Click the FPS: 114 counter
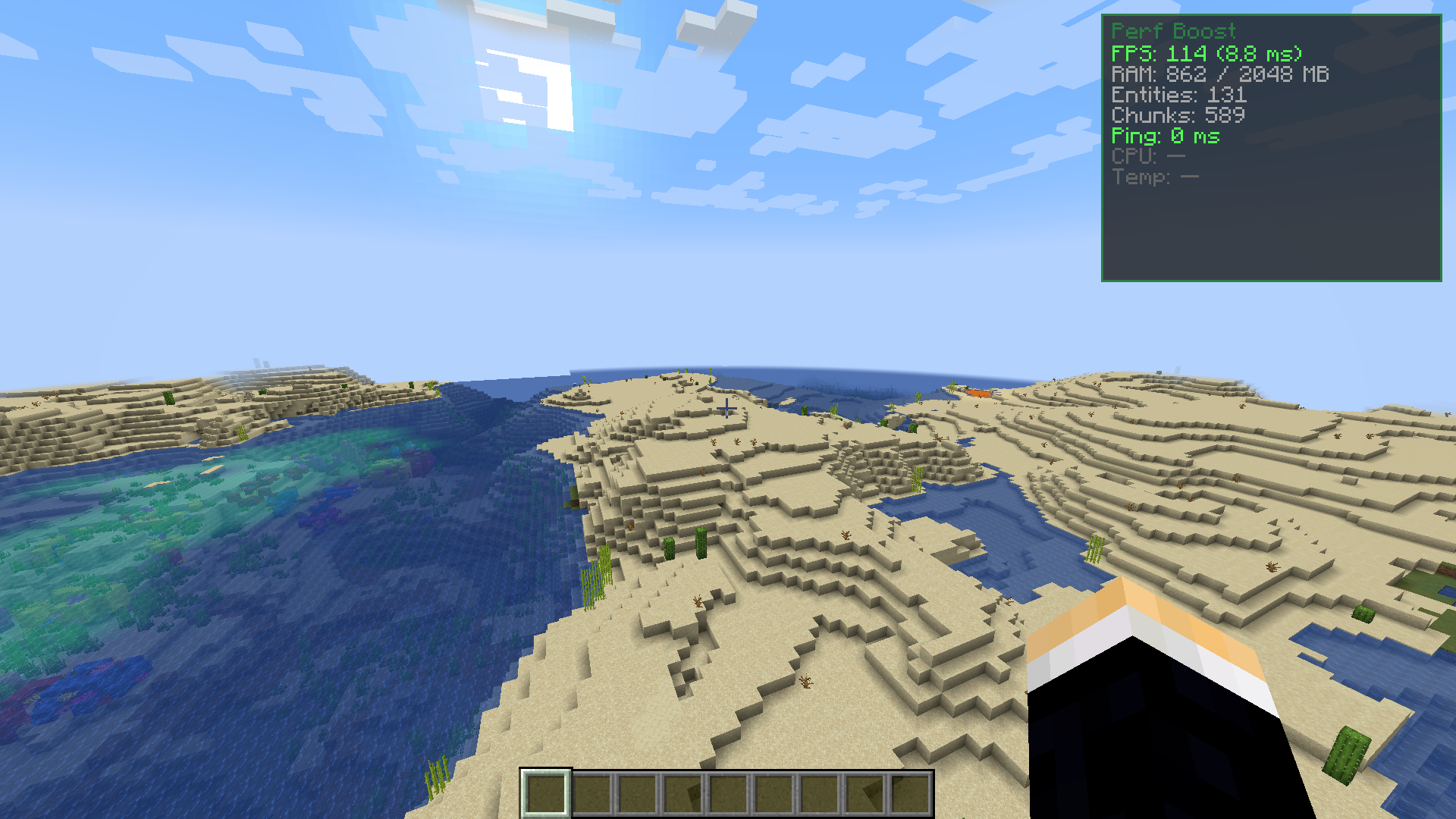 1206,54
